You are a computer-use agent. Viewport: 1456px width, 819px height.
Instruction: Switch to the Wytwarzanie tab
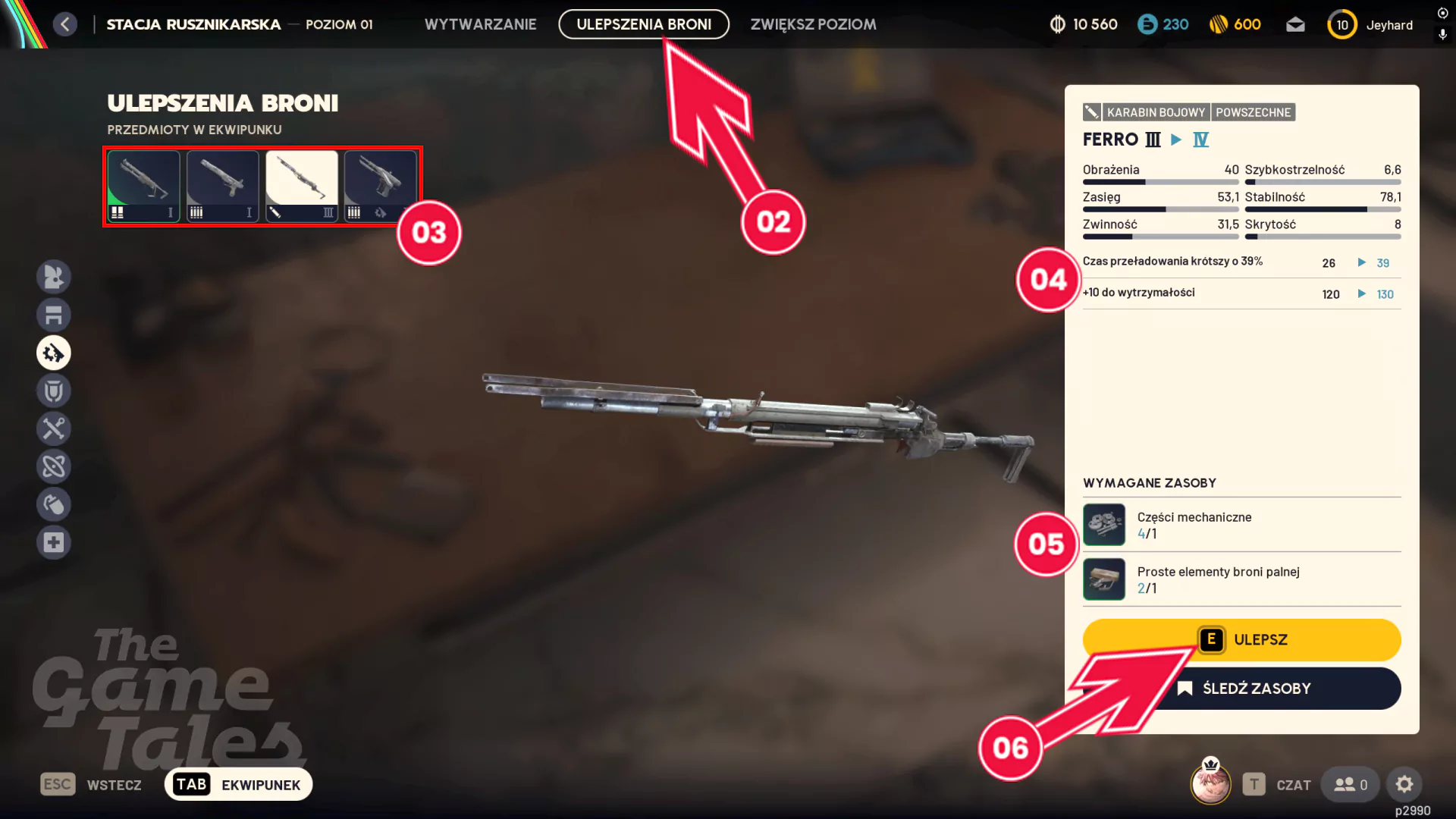[x=480, y=24]
